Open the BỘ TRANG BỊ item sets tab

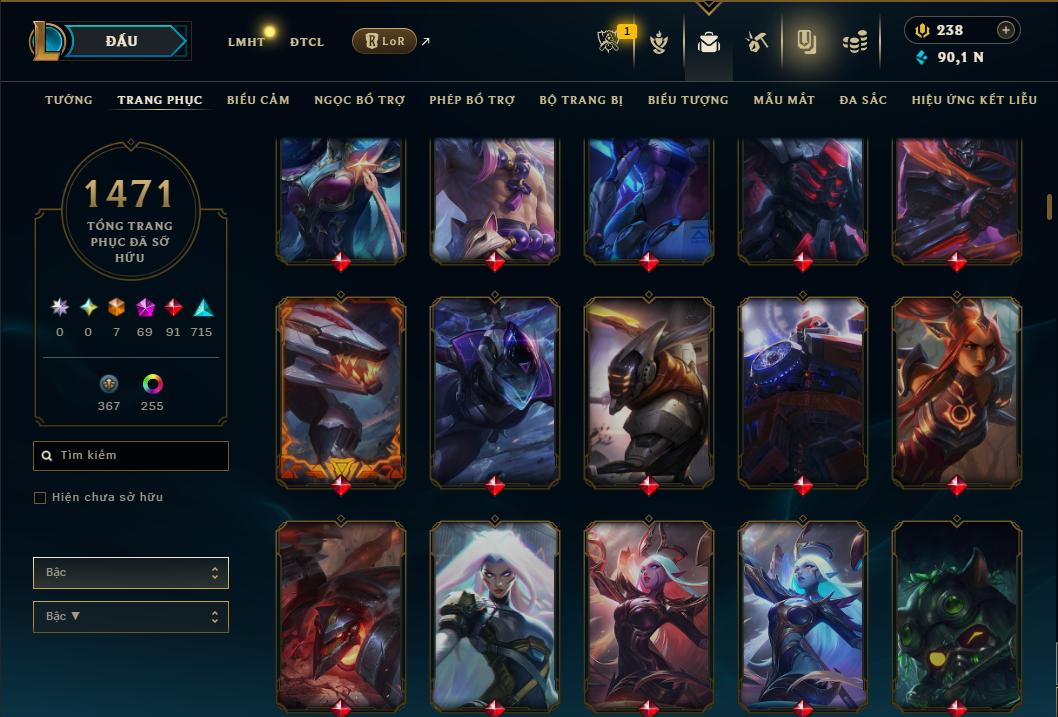pyautogui.click(x=580, y=100)
